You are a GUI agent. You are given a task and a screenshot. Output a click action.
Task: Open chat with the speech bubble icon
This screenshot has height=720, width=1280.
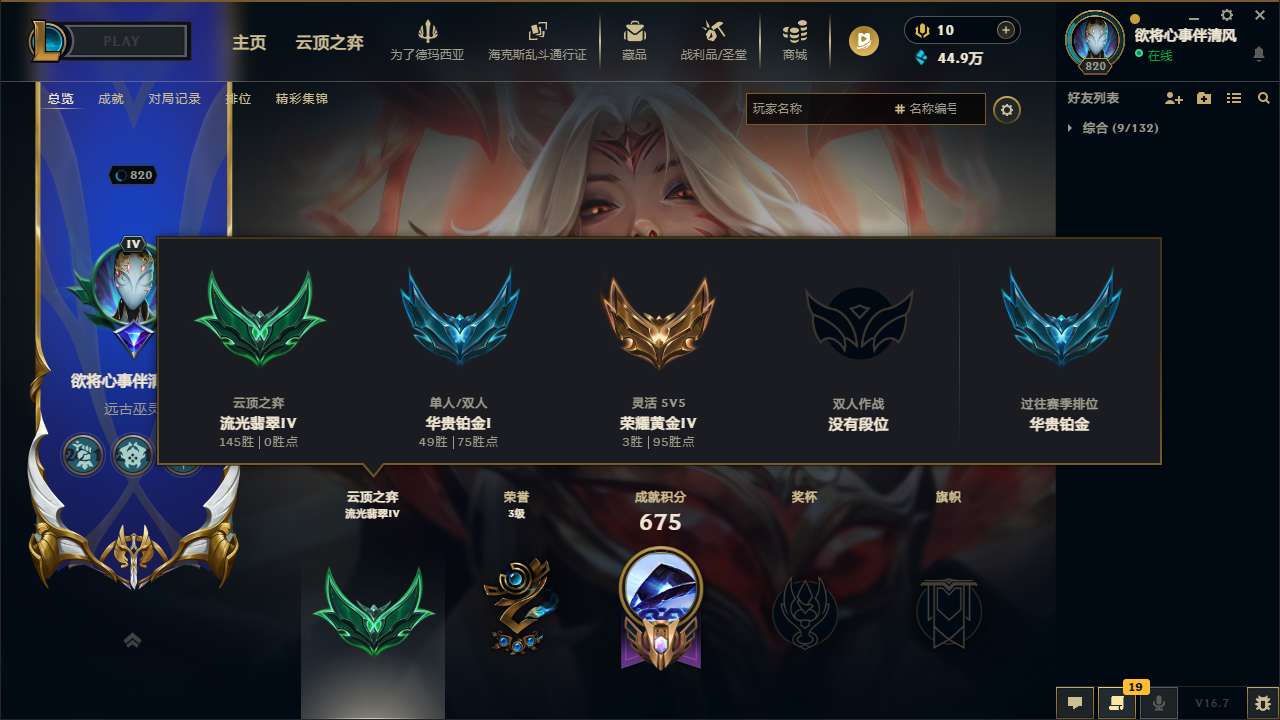click(x=1075, y=703)
